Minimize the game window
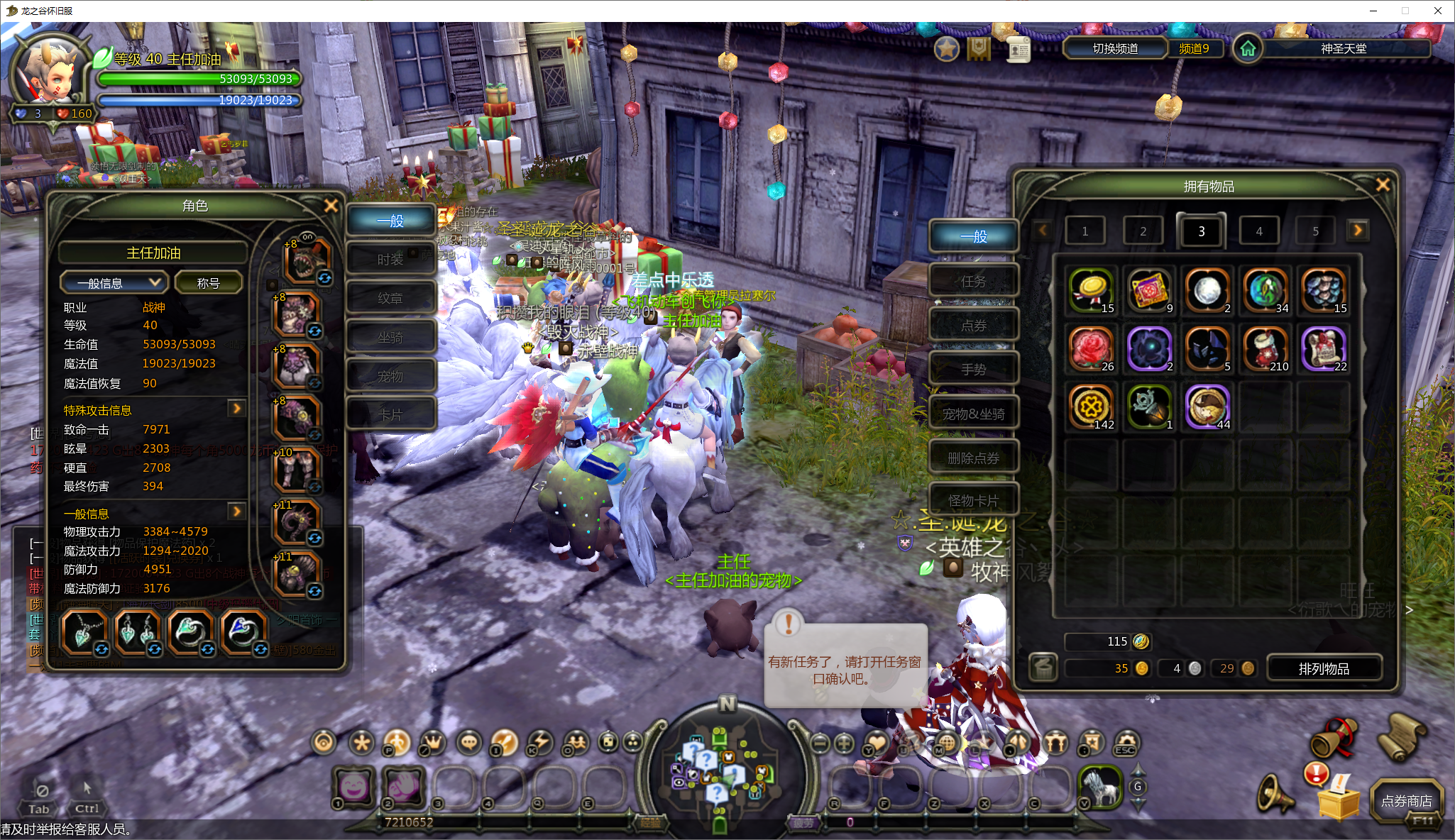The width and height of the screenshot is (1455, 840). coord(1373,11)
